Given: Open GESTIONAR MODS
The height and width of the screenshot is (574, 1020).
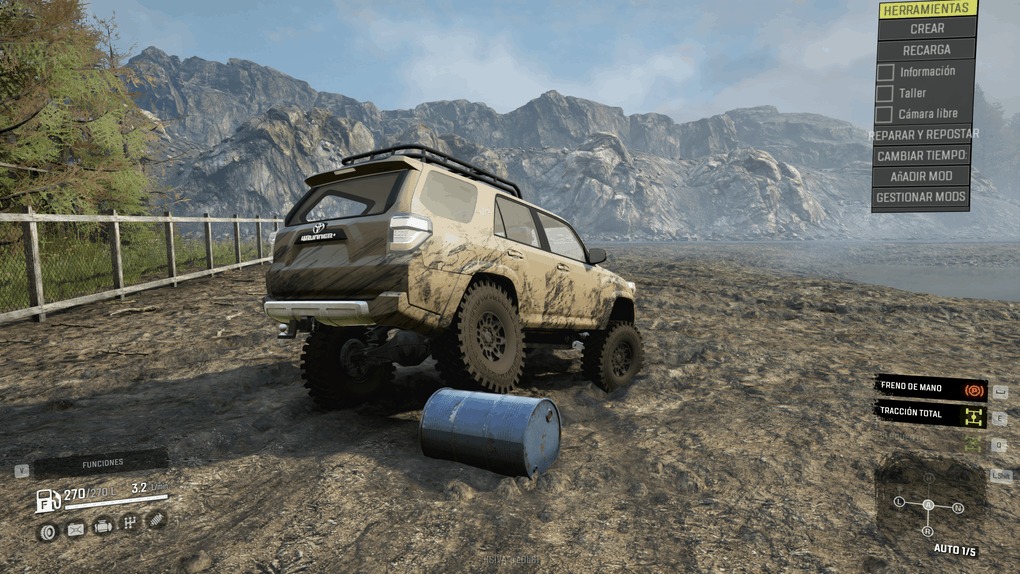Looking at the screenshot, I should point(922,197).
